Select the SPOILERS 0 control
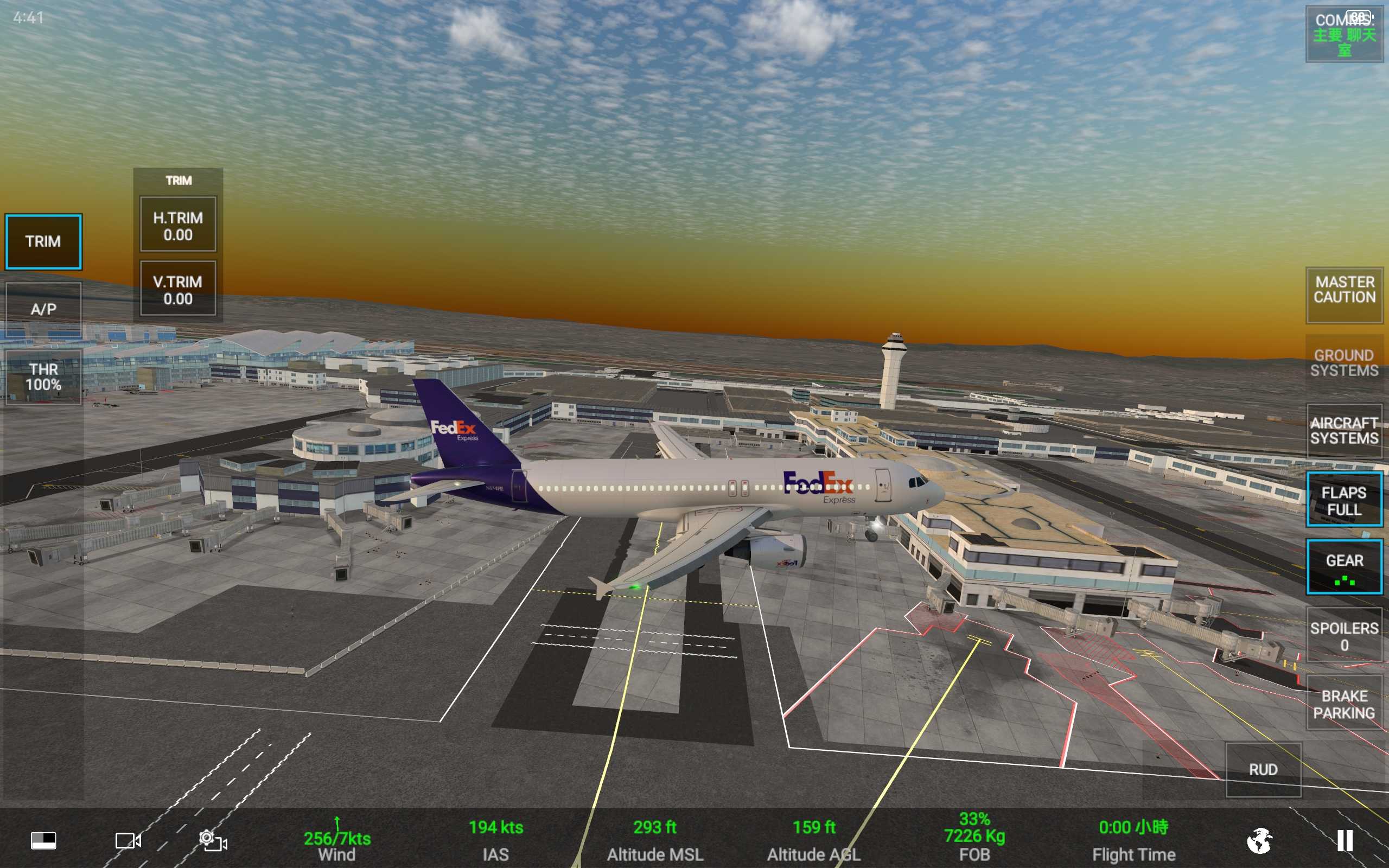Viewport: 1389px width, 868px height. 1344,636
